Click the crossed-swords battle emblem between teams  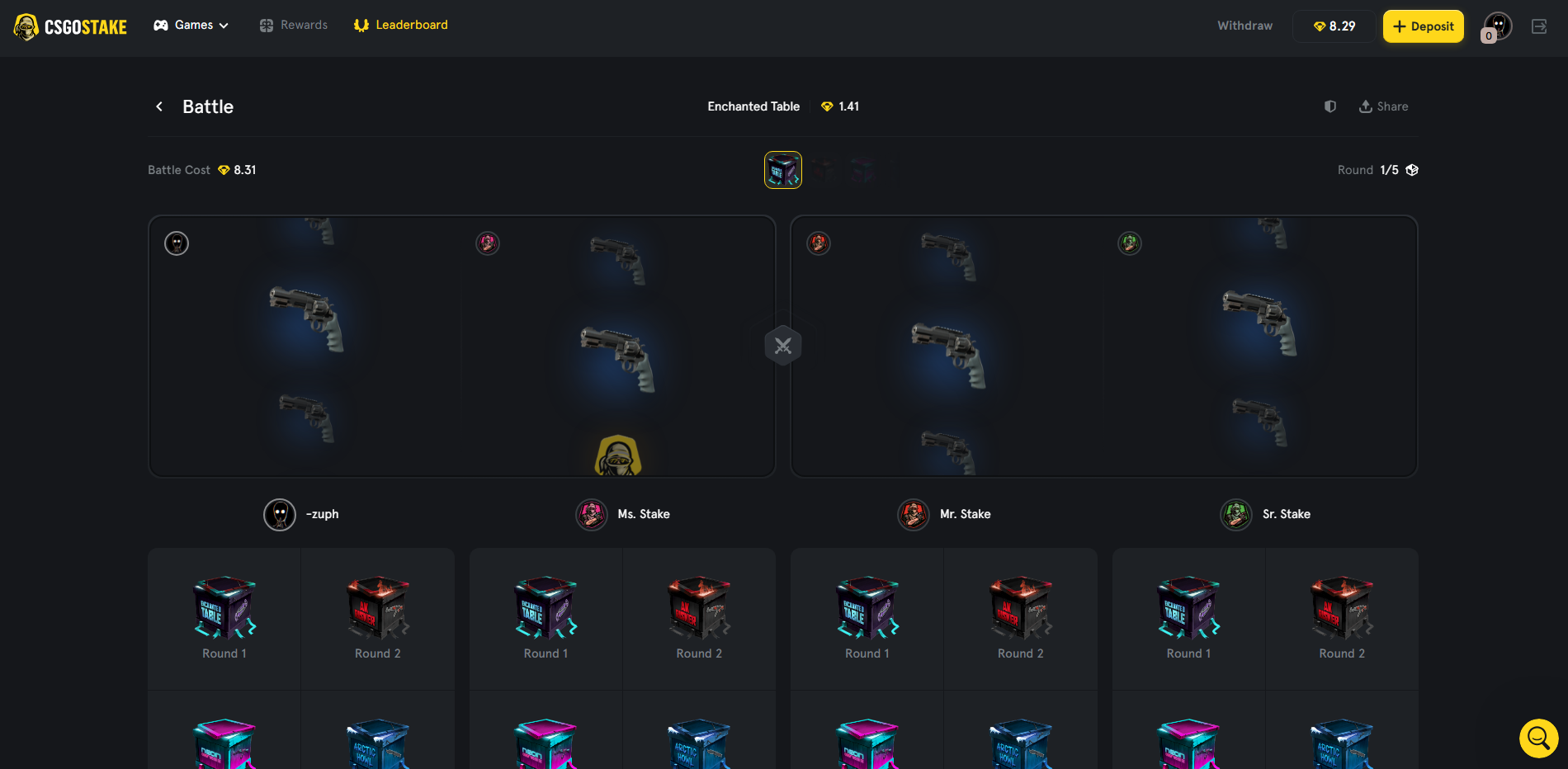(782, 345)
